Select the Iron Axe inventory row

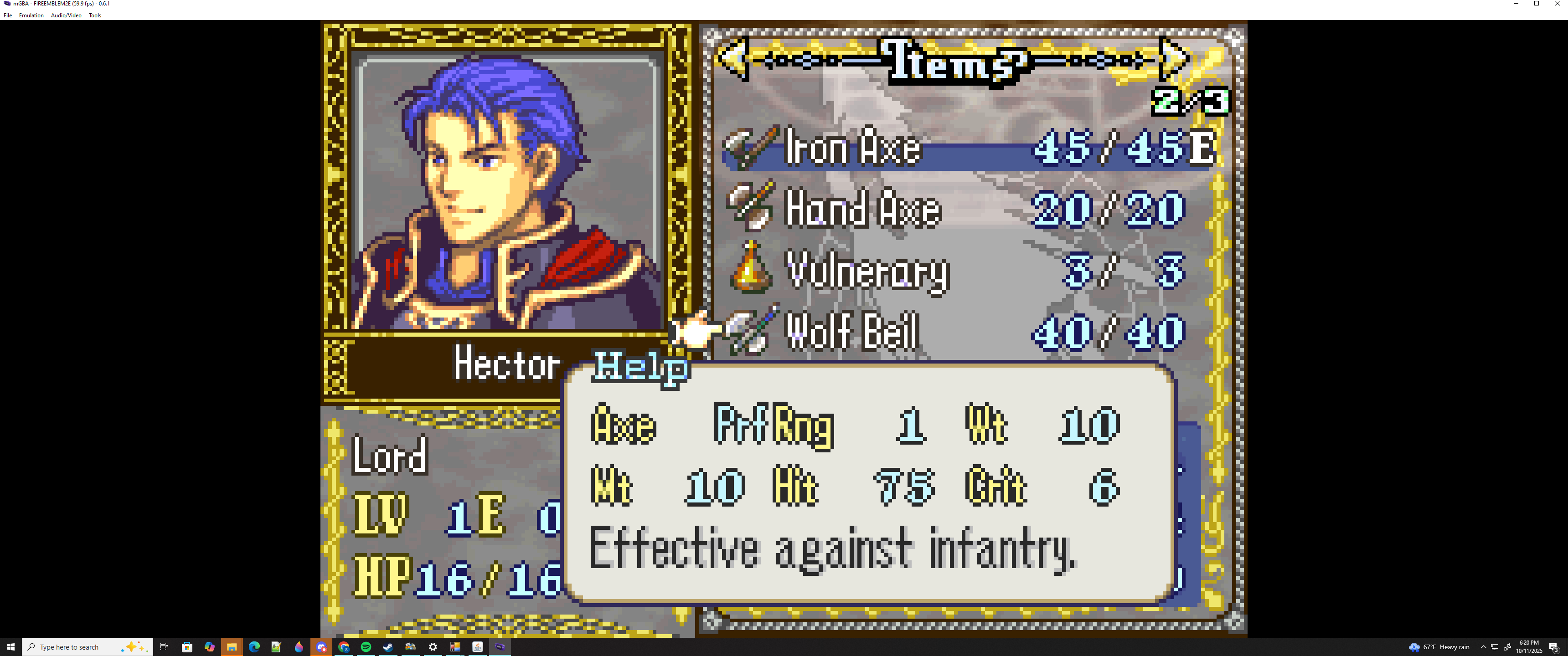968,148
